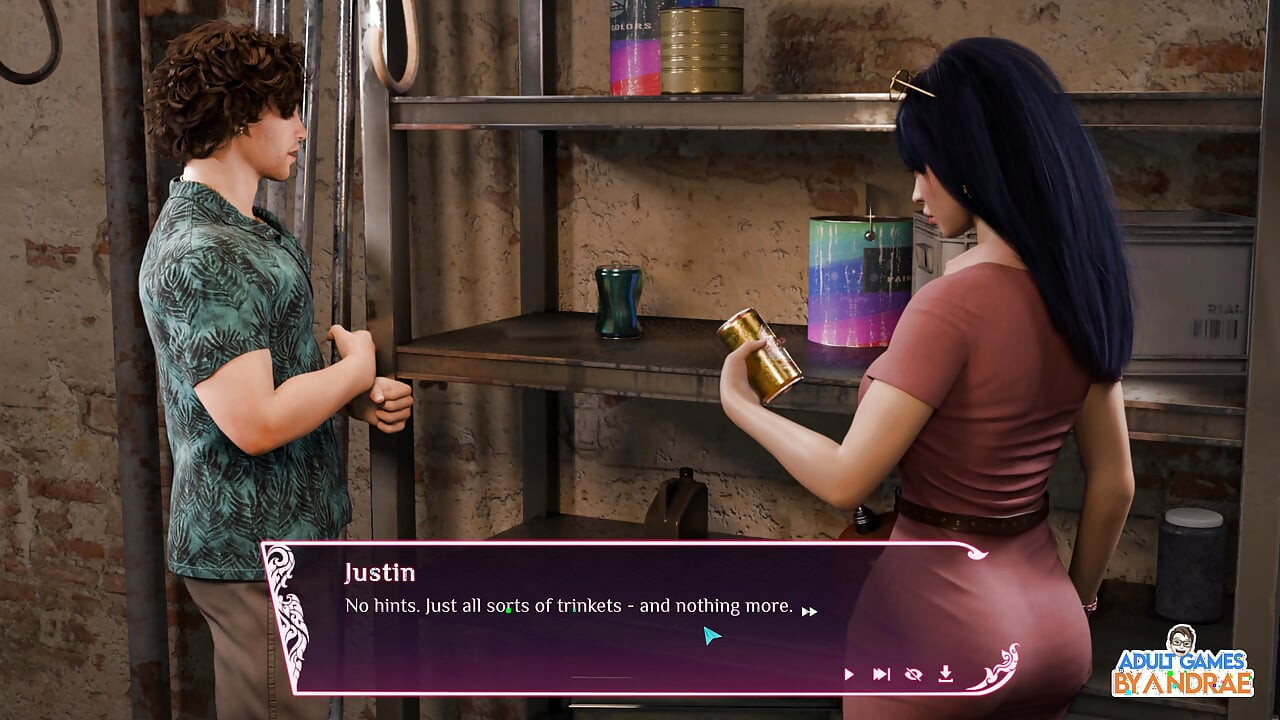Start auto-play with the play triangle icon
The image size is (1280, 720).
pyautogui.click(x=849, y=675)
